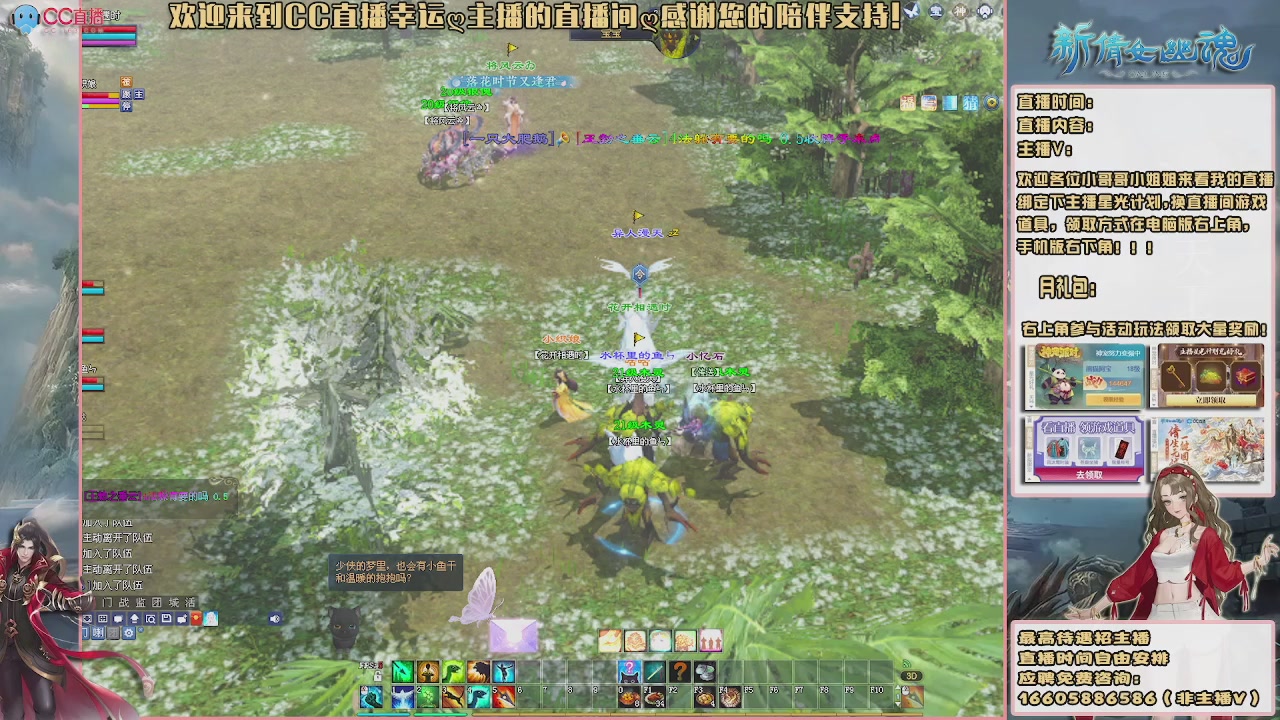Click the orange question mark icon on the hotbar

coord(680,673)
